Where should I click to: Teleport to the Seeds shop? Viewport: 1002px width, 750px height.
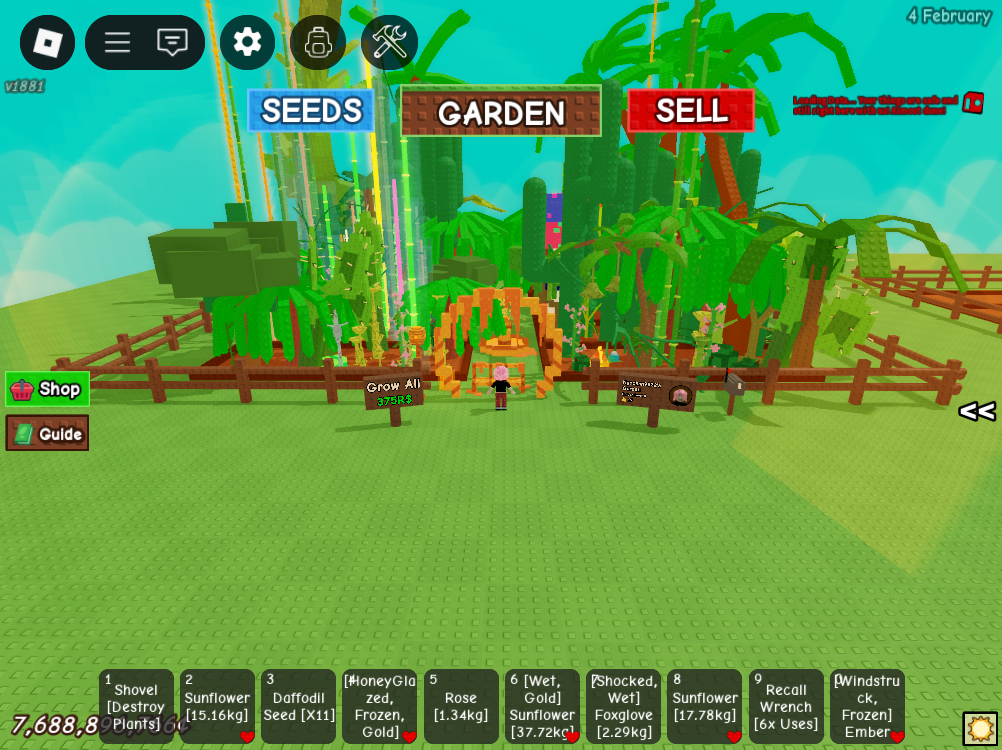pyautogui.click(x=311, y=110)
